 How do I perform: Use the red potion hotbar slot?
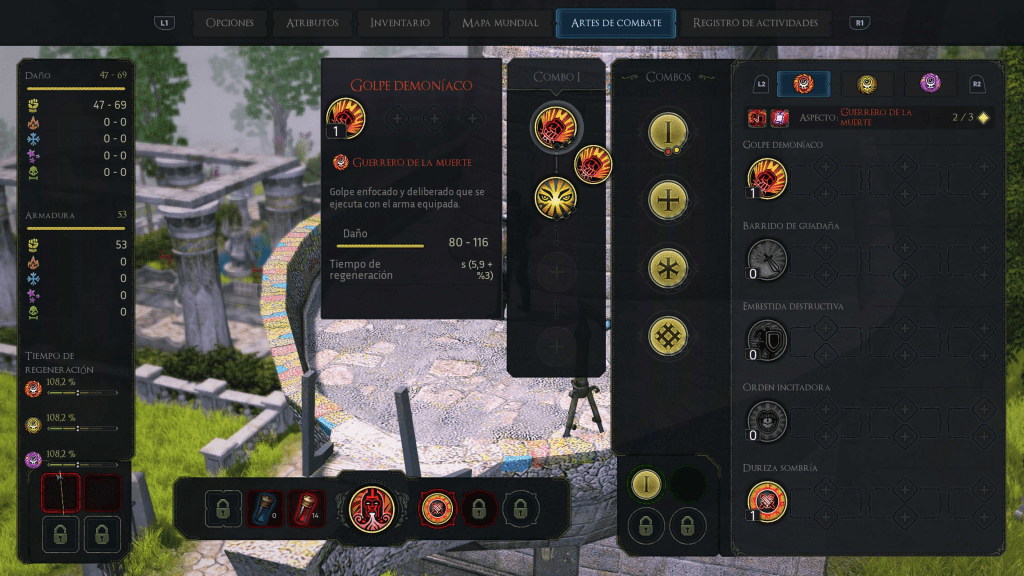309,509
